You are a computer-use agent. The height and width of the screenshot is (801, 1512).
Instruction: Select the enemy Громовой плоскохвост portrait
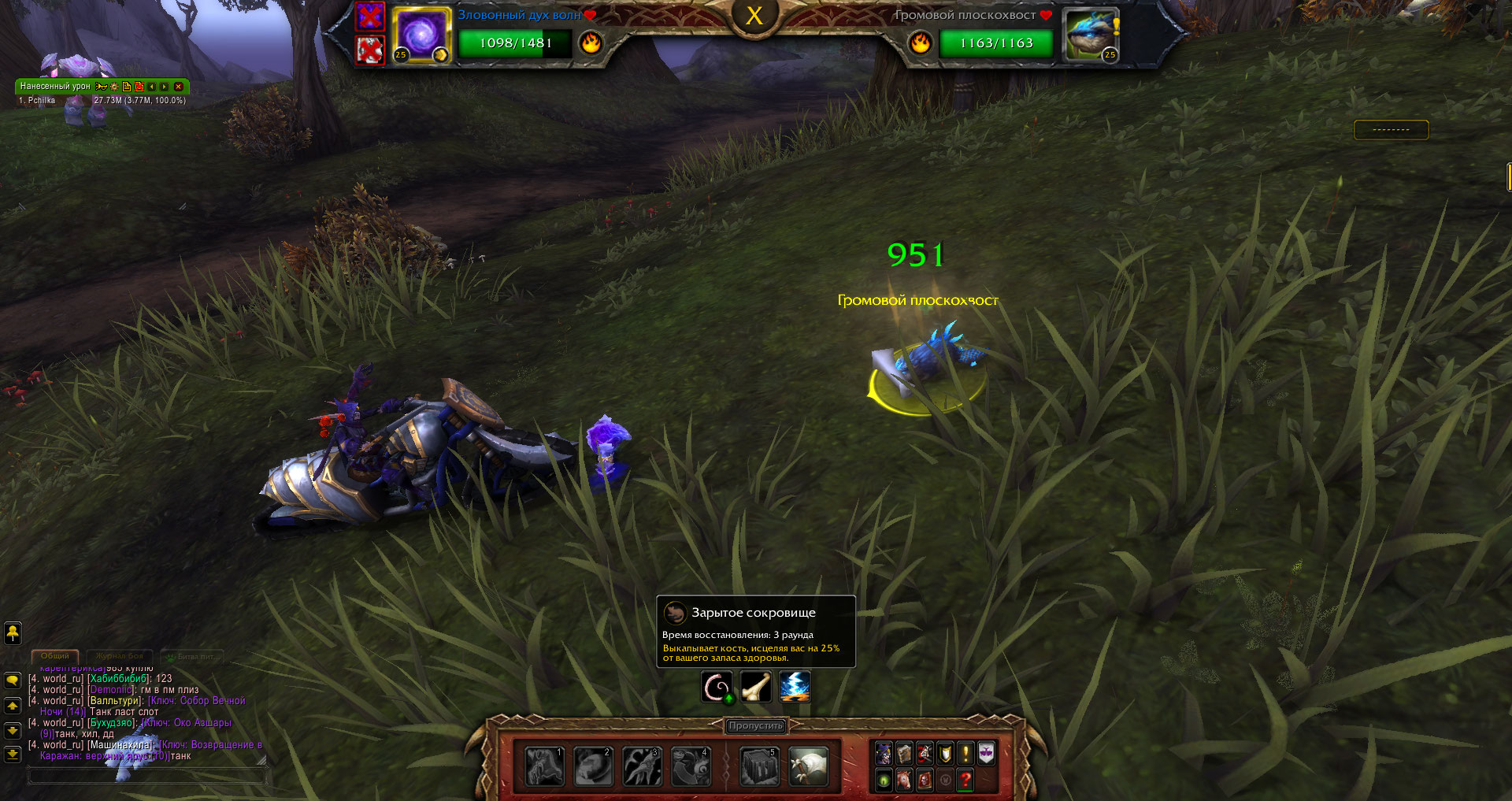(x=1090, y=35)
